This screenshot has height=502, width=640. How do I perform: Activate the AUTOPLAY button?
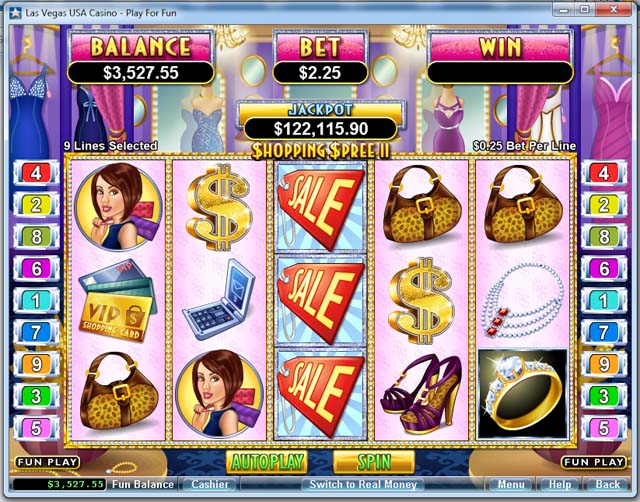coord(267,462)
